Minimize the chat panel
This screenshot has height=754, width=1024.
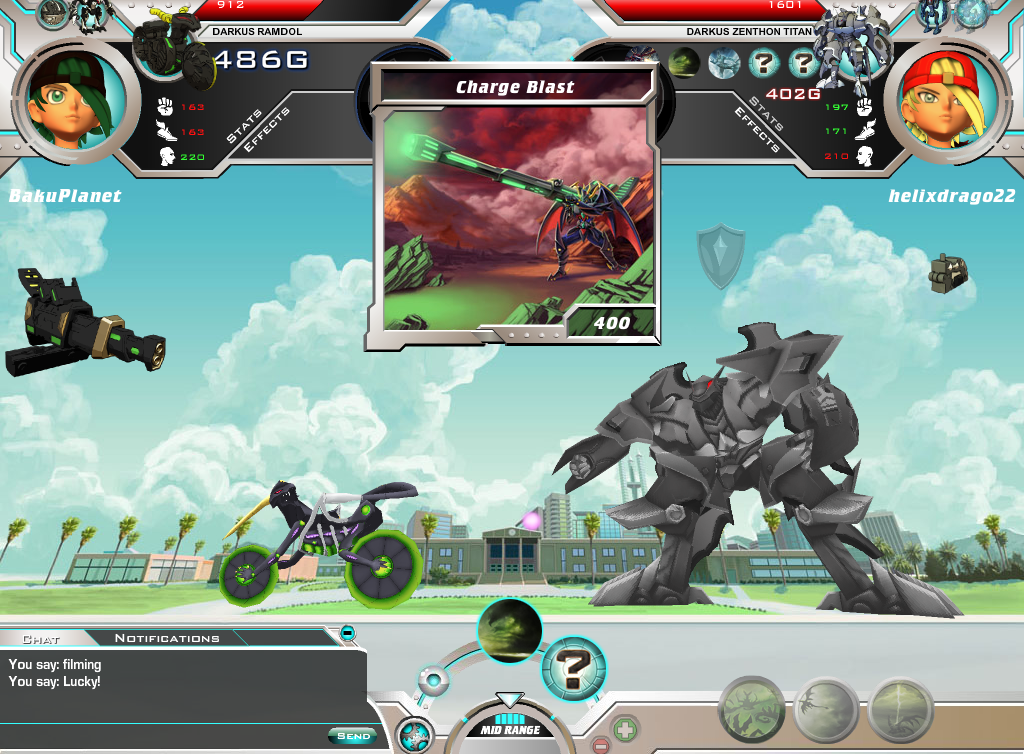(347, 632)
